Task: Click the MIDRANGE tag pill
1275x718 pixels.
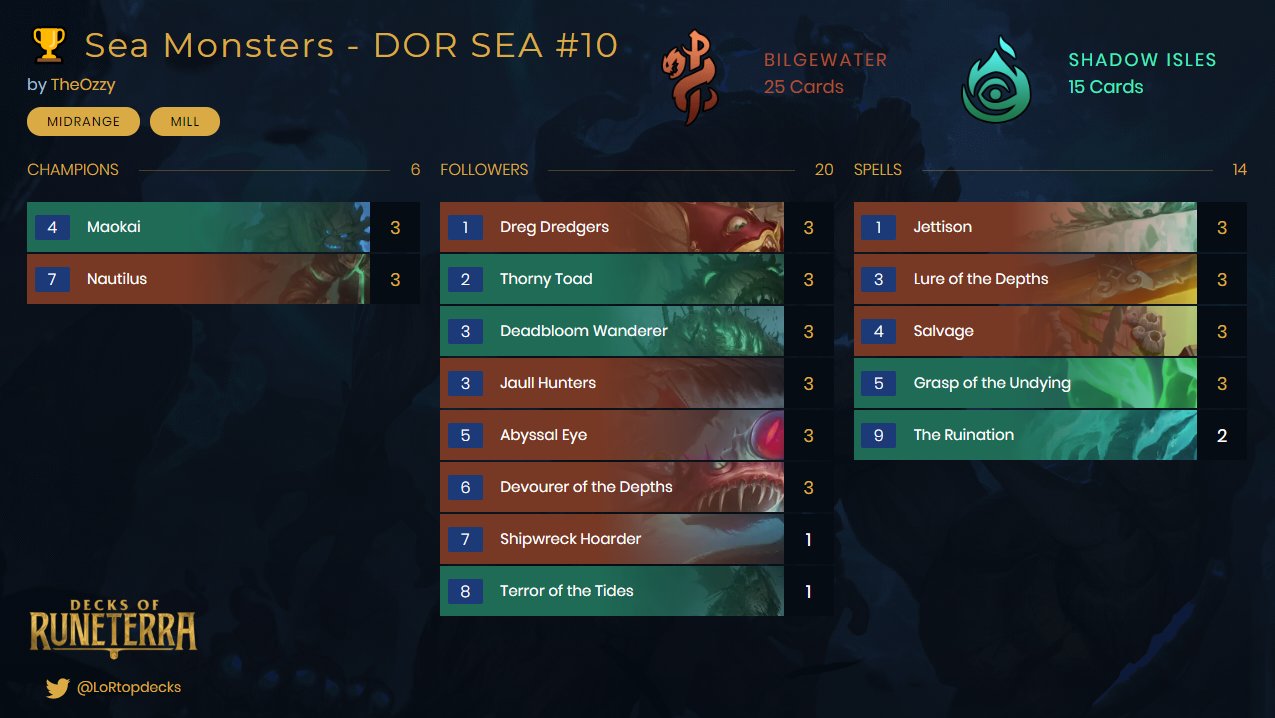Action: (83, 122)
